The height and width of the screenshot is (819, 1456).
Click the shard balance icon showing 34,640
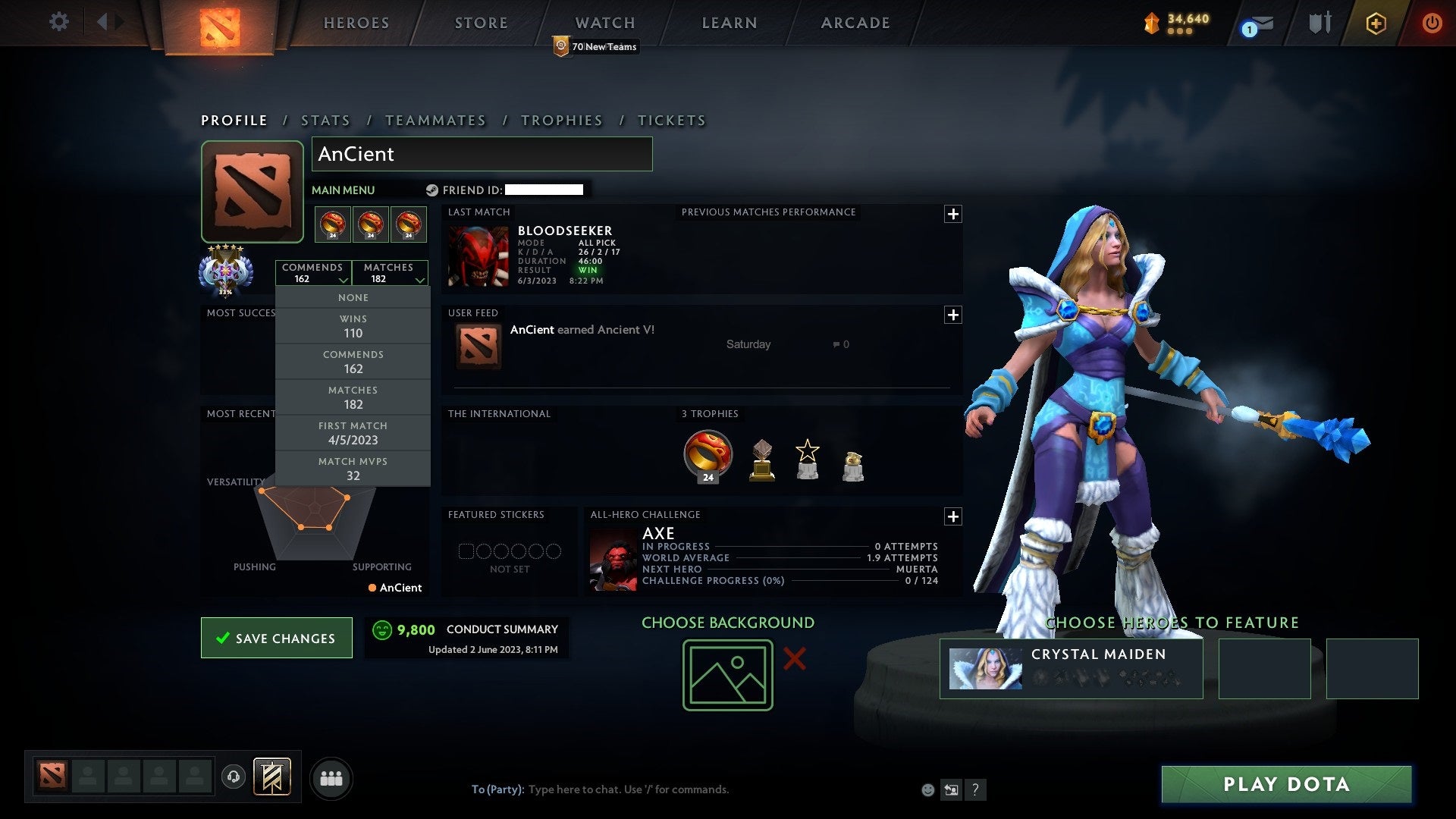(x=1150, y=24)
